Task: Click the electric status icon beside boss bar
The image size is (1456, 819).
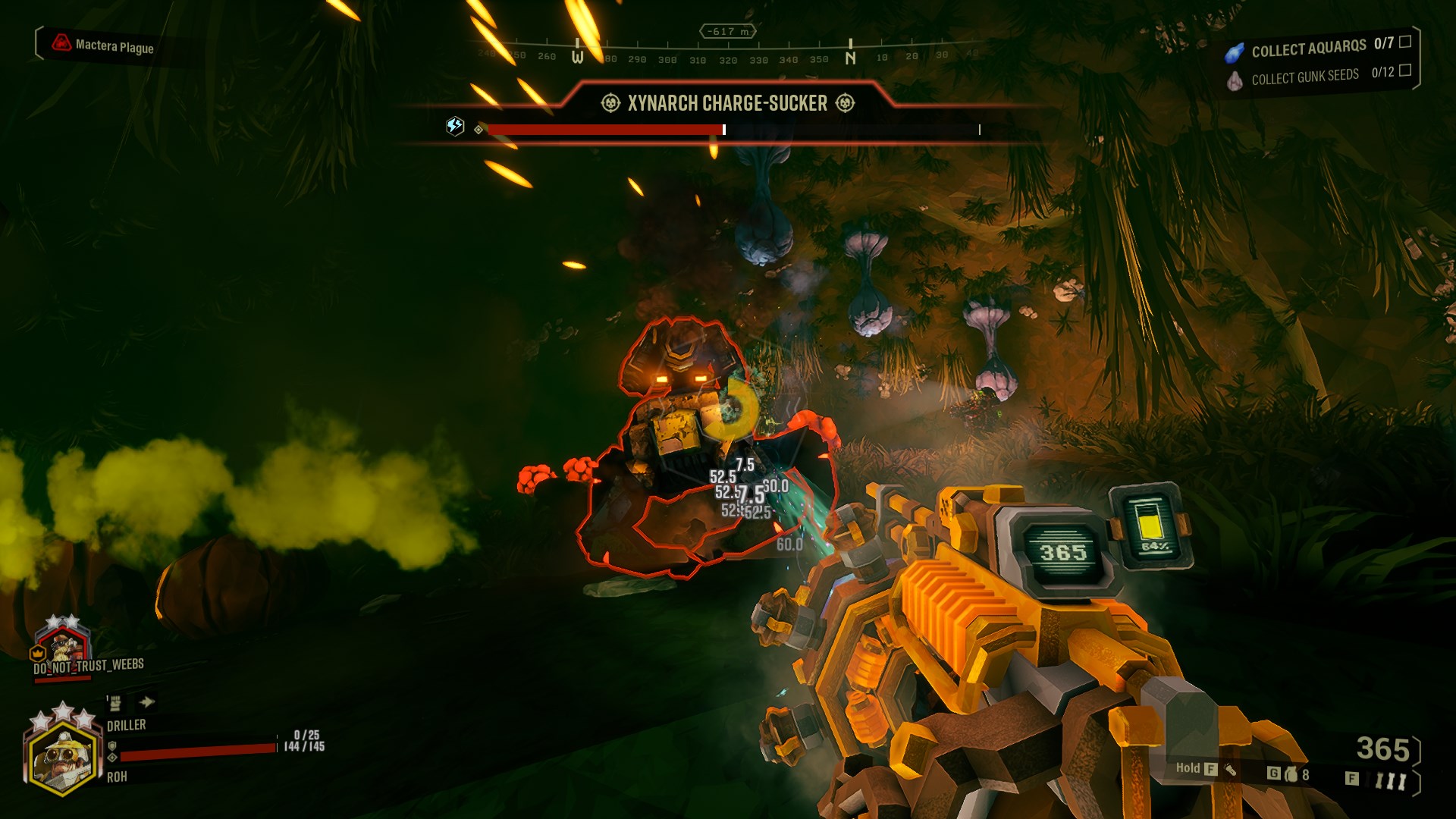Action: pyautogui.click(x=455, y=126)
